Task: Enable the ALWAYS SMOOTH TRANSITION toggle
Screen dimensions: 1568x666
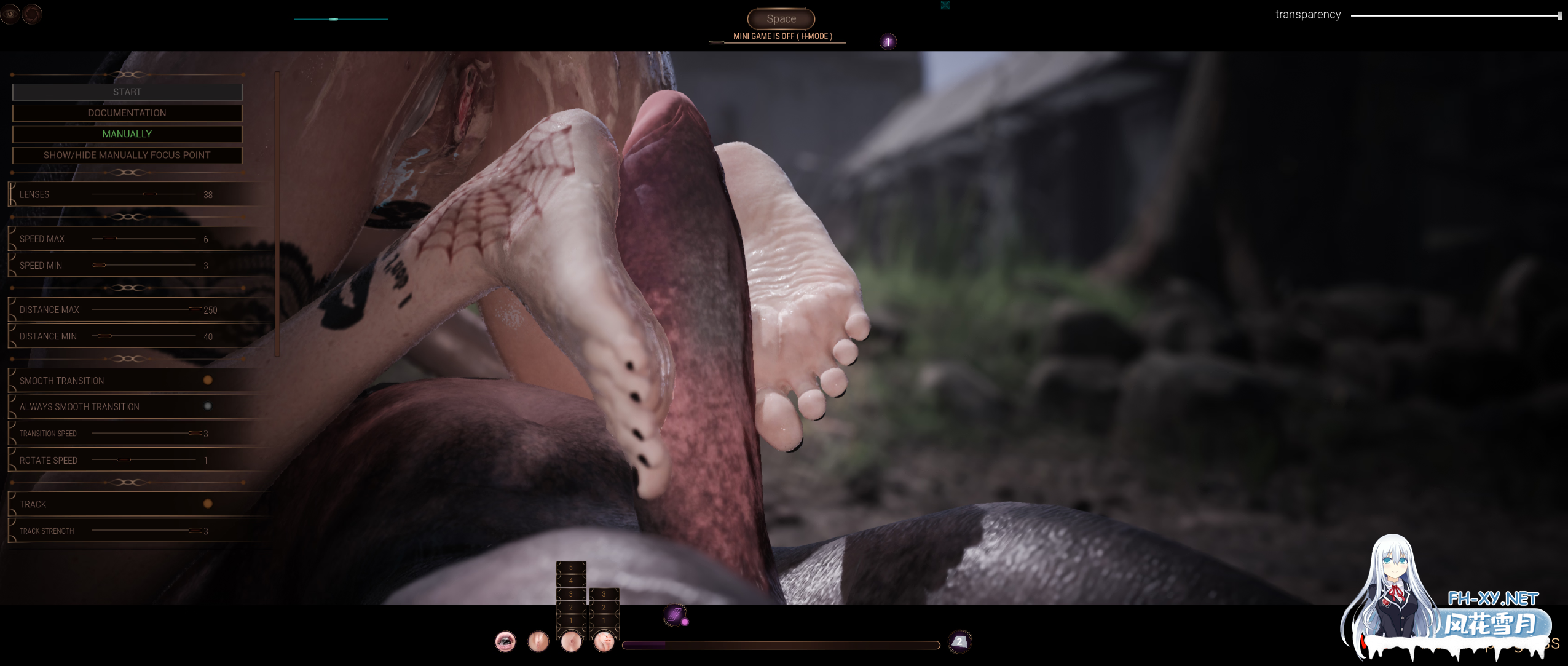Action: pyautogui.click(x=208, y=406)
